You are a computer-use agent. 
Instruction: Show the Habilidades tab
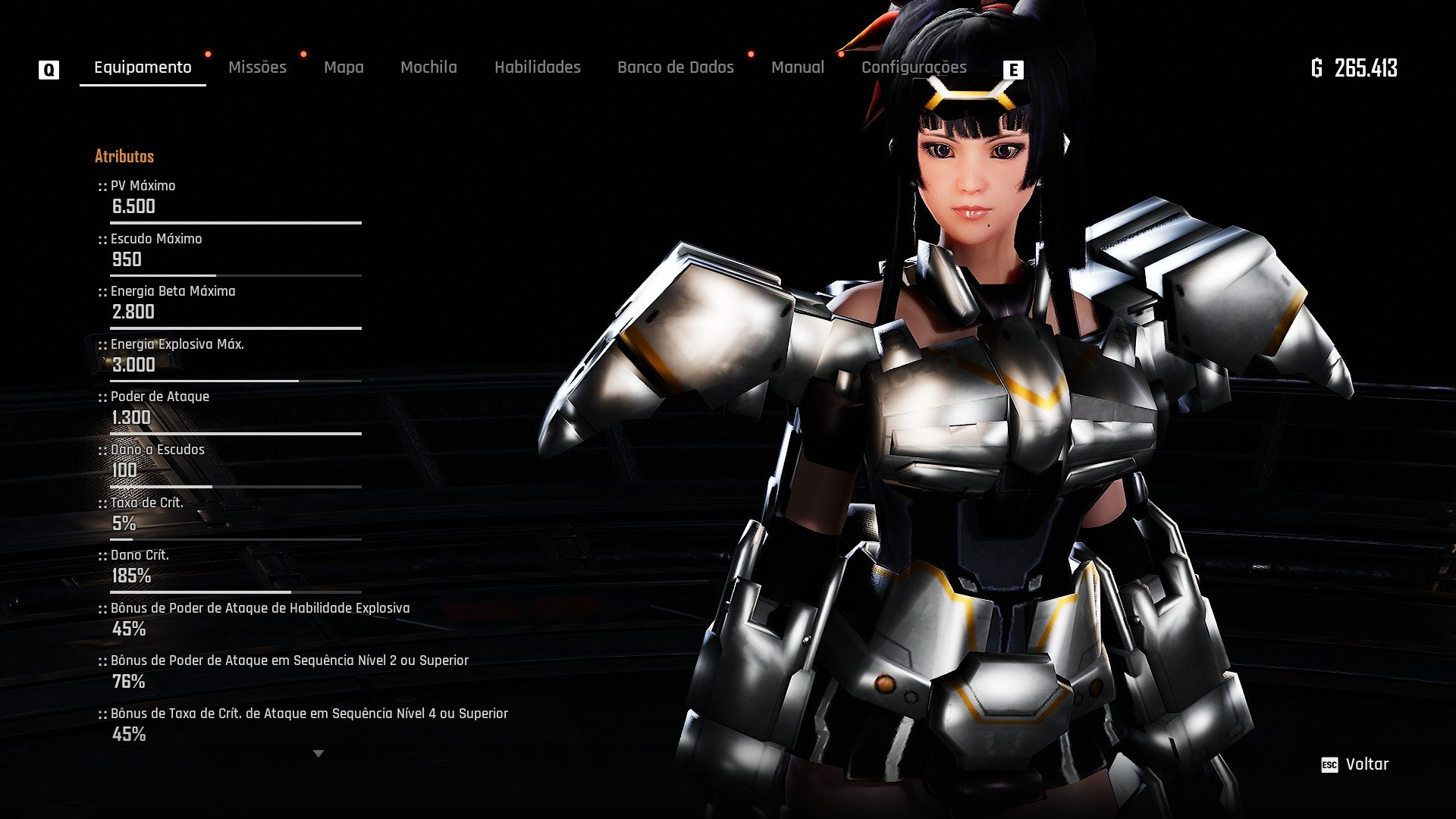tap(537, 67)
